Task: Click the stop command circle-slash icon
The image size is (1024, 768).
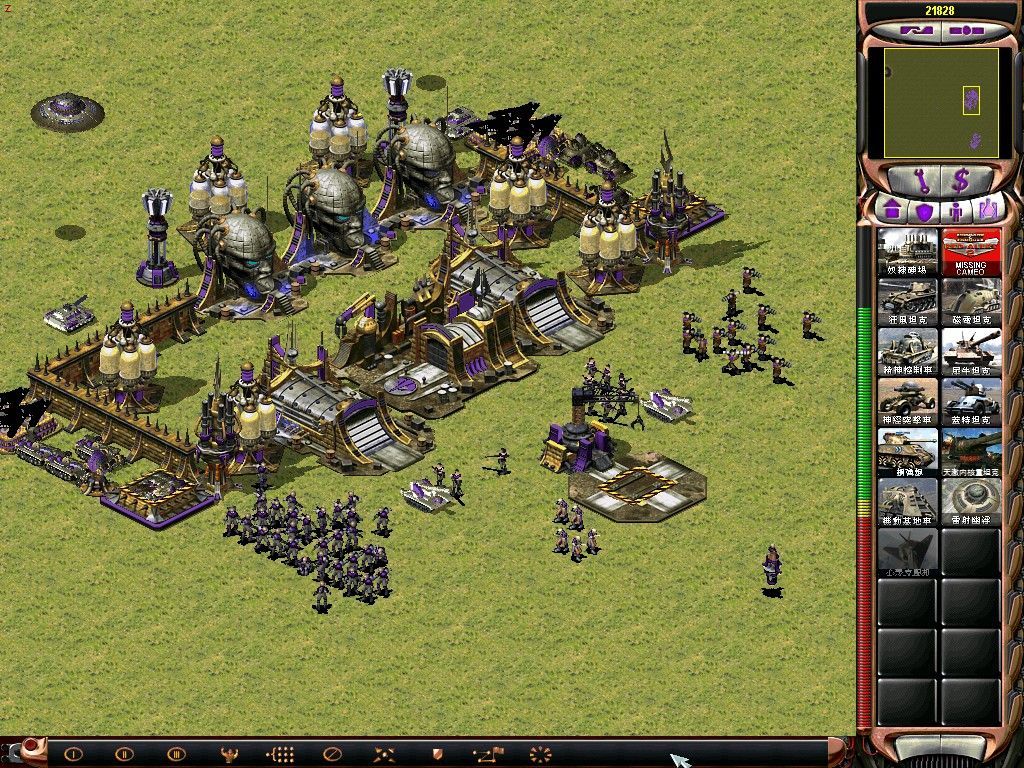Action: pyautogui.click(x=333, y=753)
